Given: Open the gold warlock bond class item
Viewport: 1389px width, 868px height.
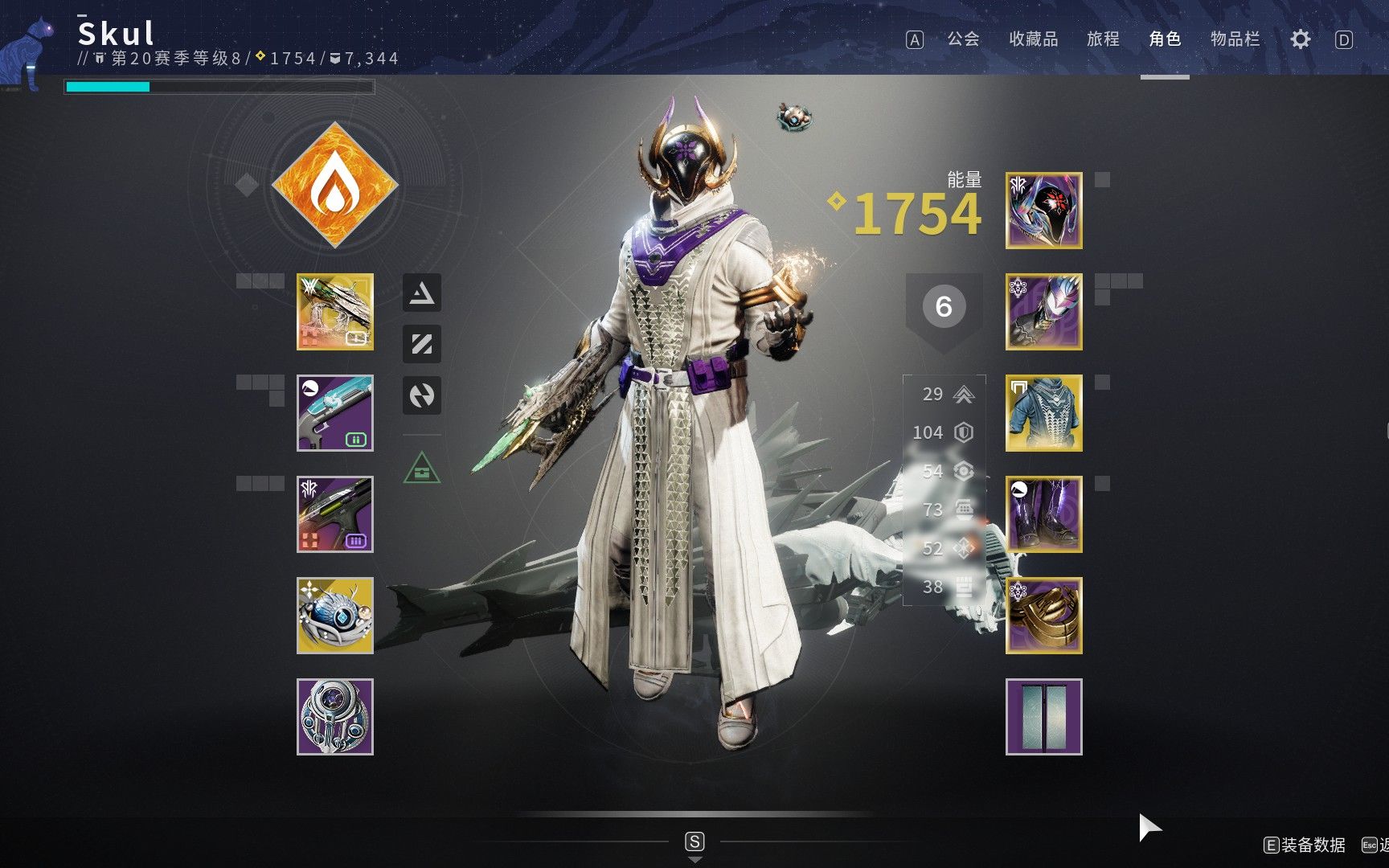Looking at the screenshot, I should (x=1043, y=616).
